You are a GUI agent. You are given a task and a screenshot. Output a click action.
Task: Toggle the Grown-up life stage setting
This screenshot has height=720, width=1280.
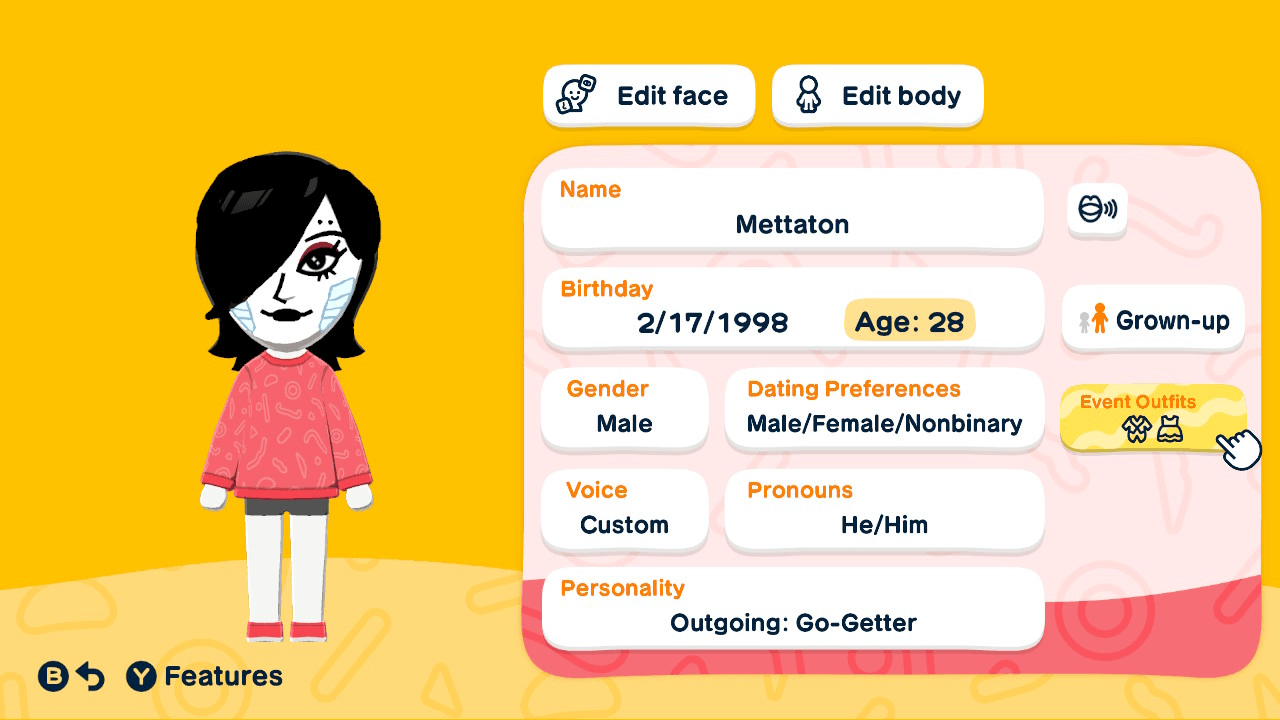click(1152, 319)
